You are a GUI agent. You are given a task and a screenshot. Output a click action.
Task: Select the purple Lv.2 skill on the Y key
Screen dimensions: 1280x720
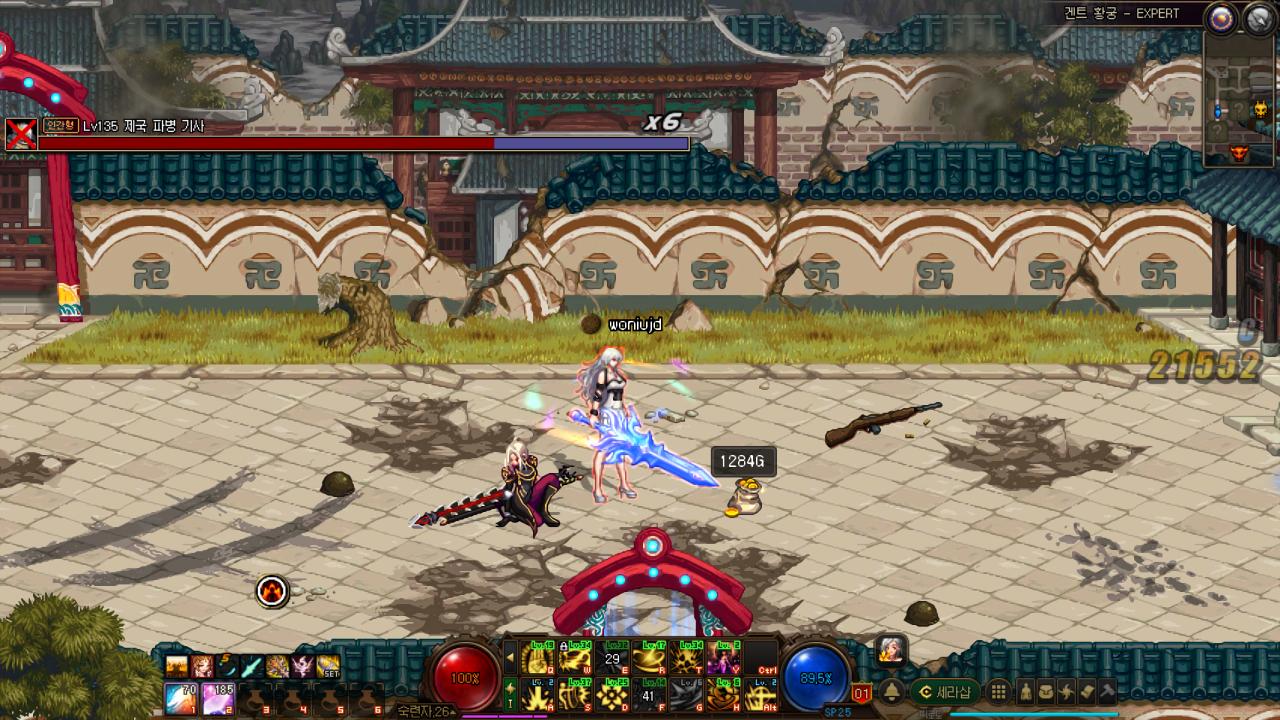point(723,657)
